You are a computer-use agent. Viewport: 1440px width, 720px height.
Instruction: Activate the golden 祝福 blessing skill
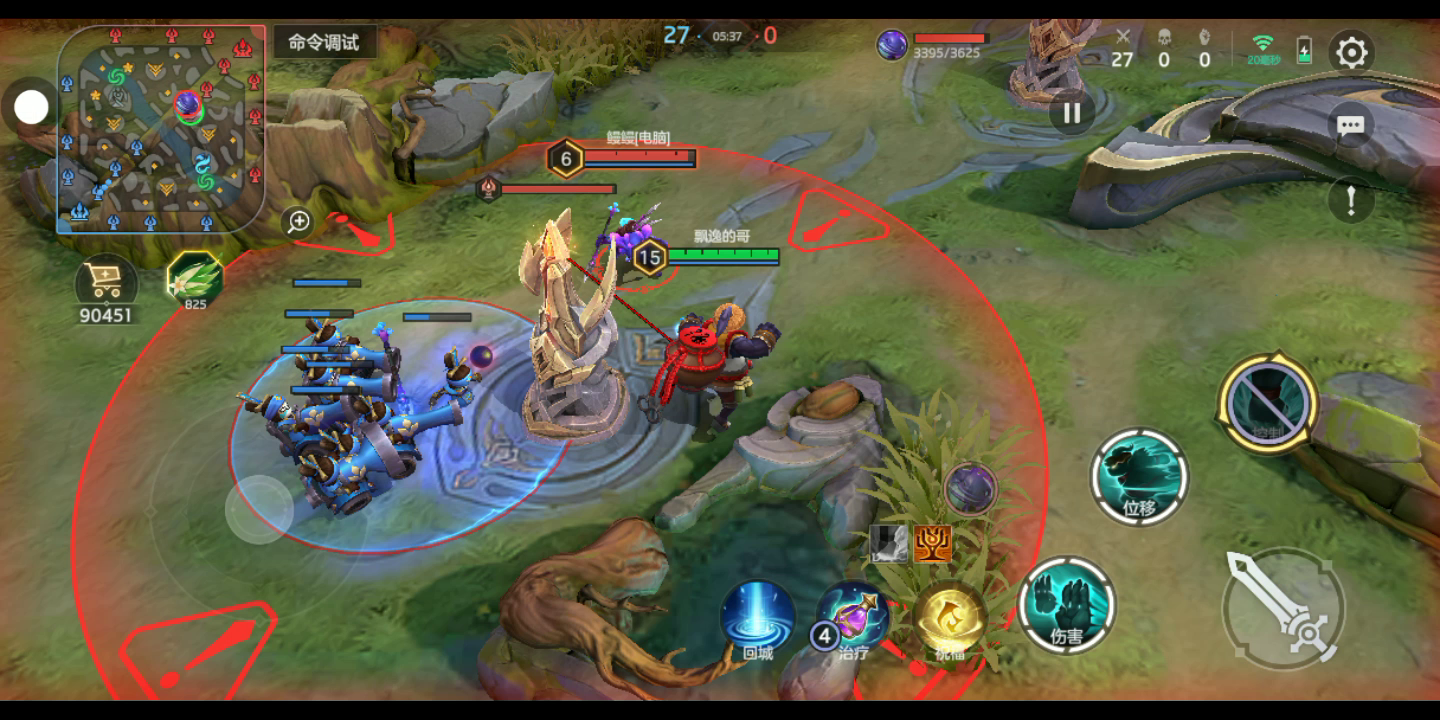click(x=949, y=618)
